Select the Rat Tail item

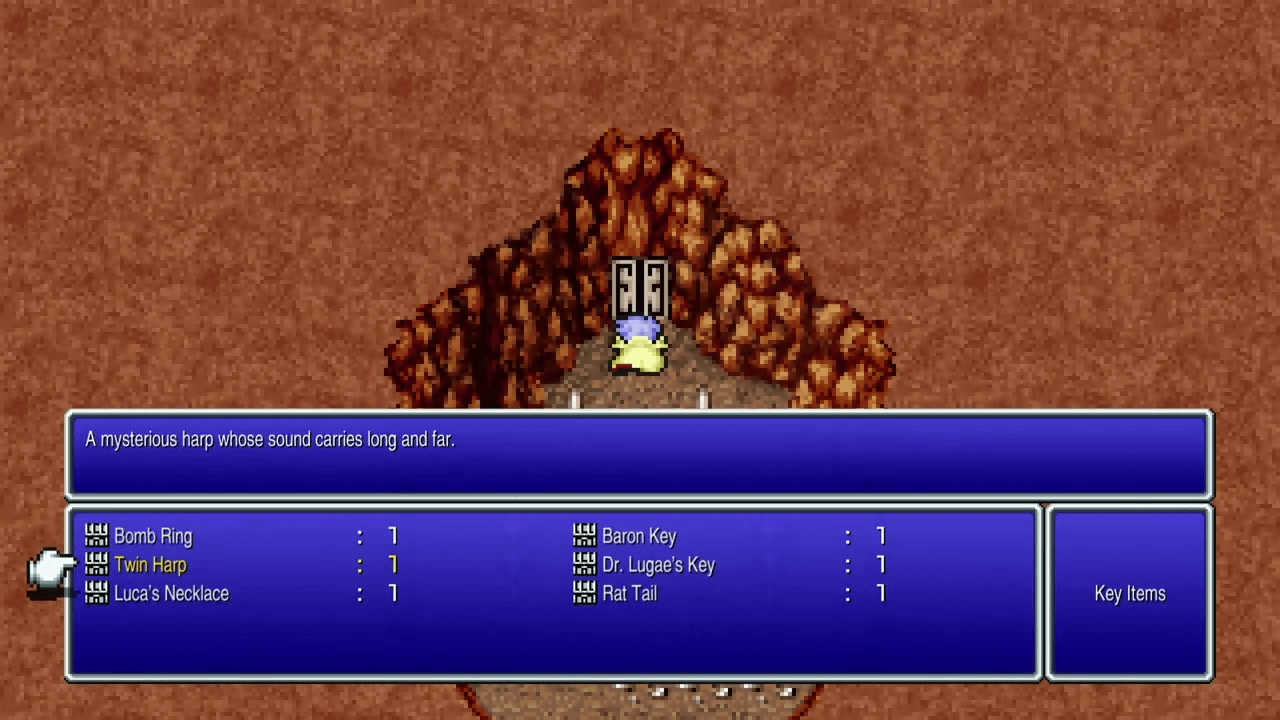coord(629,594)
